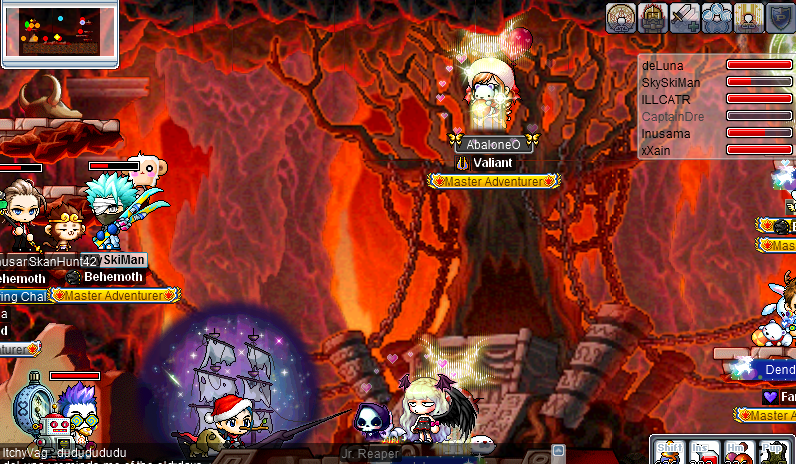Select the blue shield P buff icon
Screen dimensions: 796x464
coord(780,17)
